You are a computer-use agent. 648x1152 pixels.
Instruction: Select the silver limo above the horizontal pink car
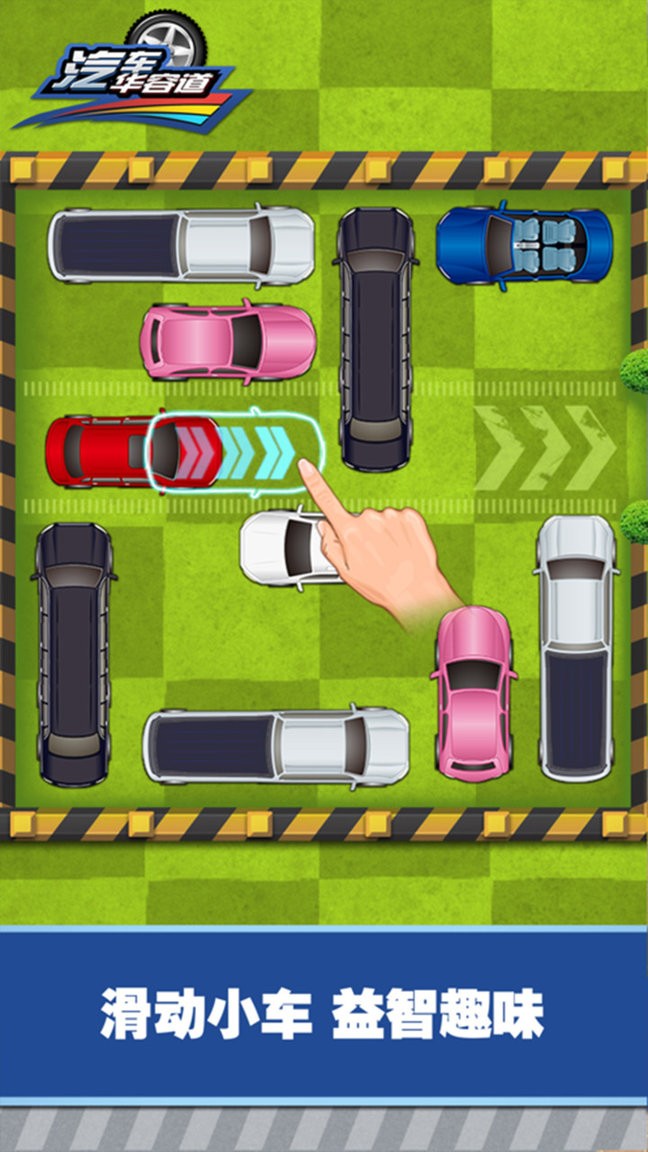pyautogui.click(x=181, y=245)
